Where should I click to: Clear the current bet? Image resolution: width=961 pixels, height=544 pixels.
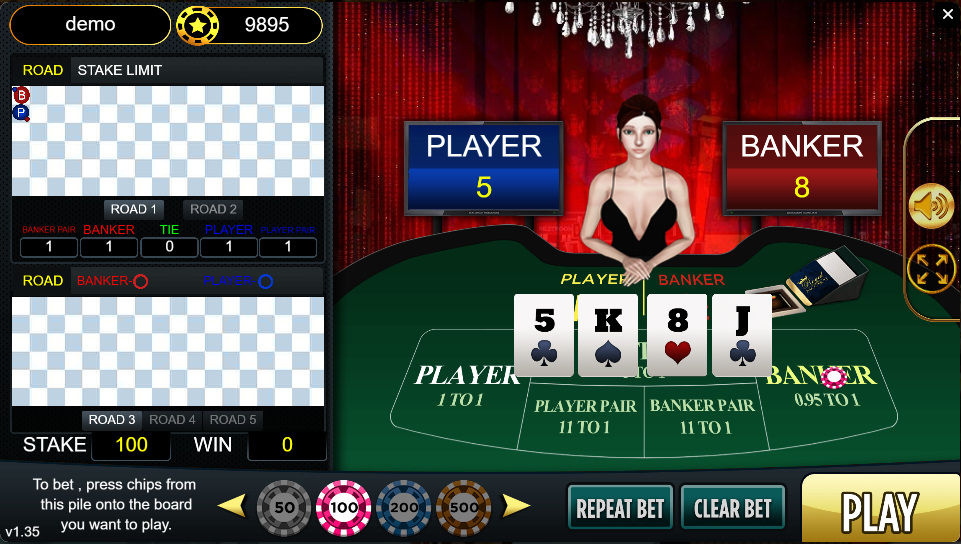click(732, 508)
